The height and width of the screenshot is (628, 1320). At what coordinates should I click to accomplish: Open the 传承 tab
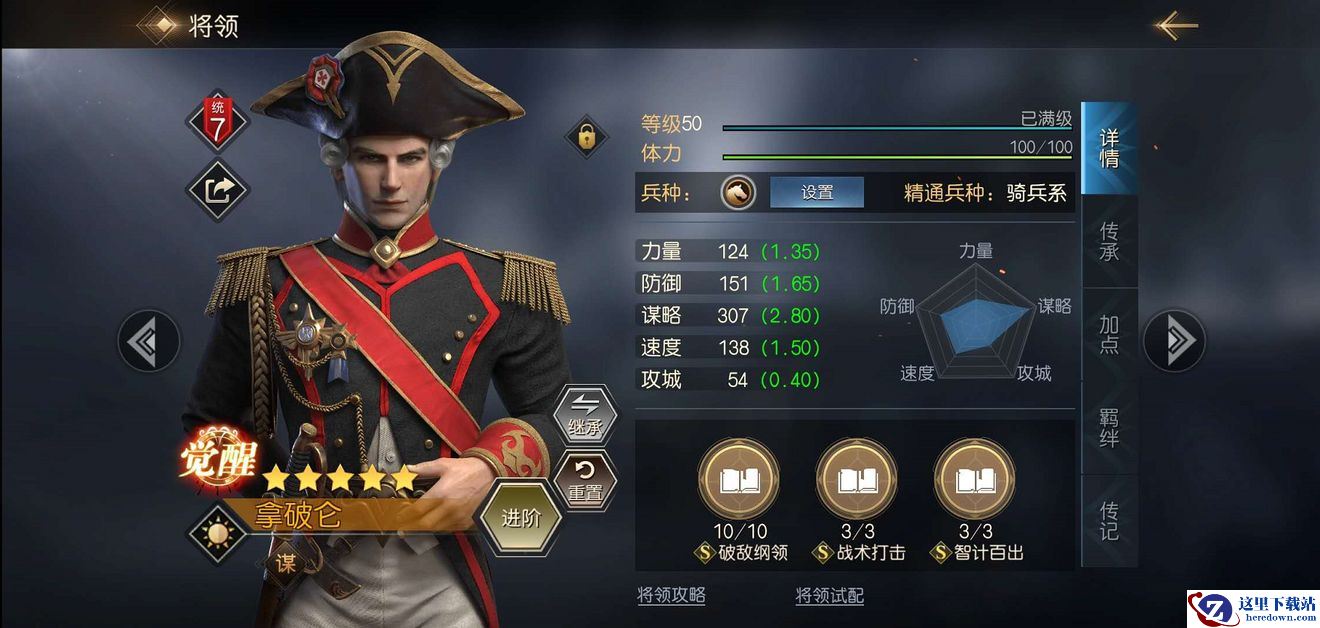tap(1109, 241)
